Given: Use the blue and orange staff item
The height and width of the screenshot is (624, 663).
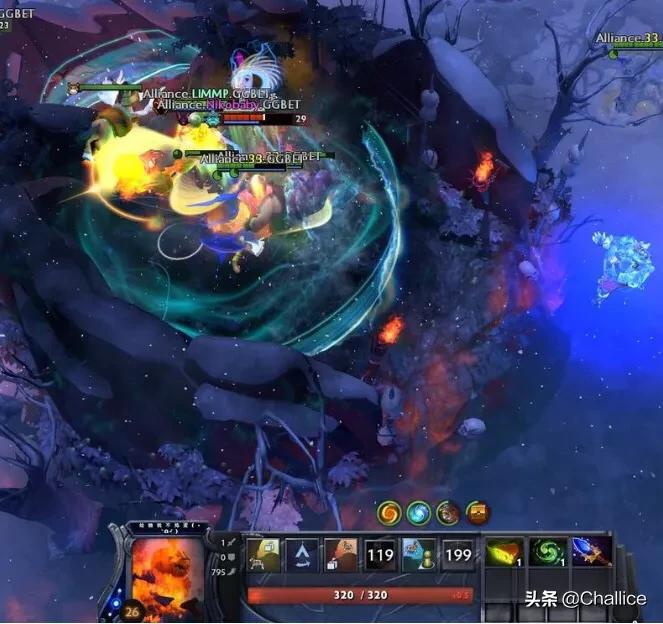Looking at the screenshot, I should [588, 553].
